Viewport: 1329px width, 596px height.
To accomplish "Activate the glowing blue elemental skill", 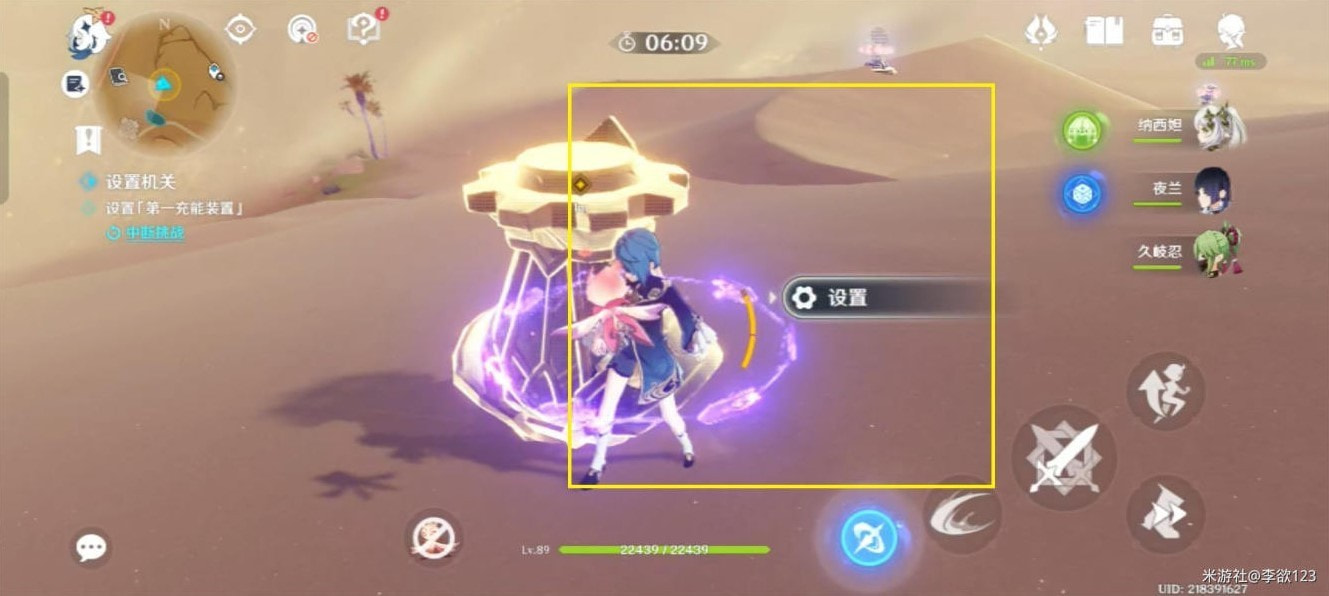I will tap(866, 538).
